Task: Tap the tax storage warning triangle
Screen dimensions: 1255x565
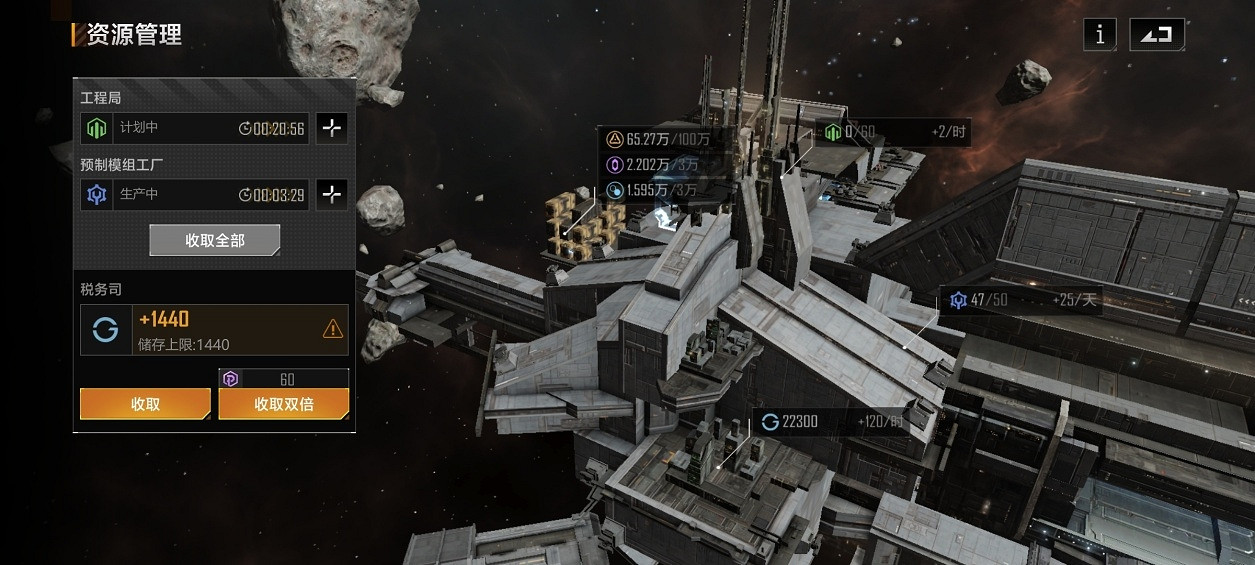Action: pos(333,329)
